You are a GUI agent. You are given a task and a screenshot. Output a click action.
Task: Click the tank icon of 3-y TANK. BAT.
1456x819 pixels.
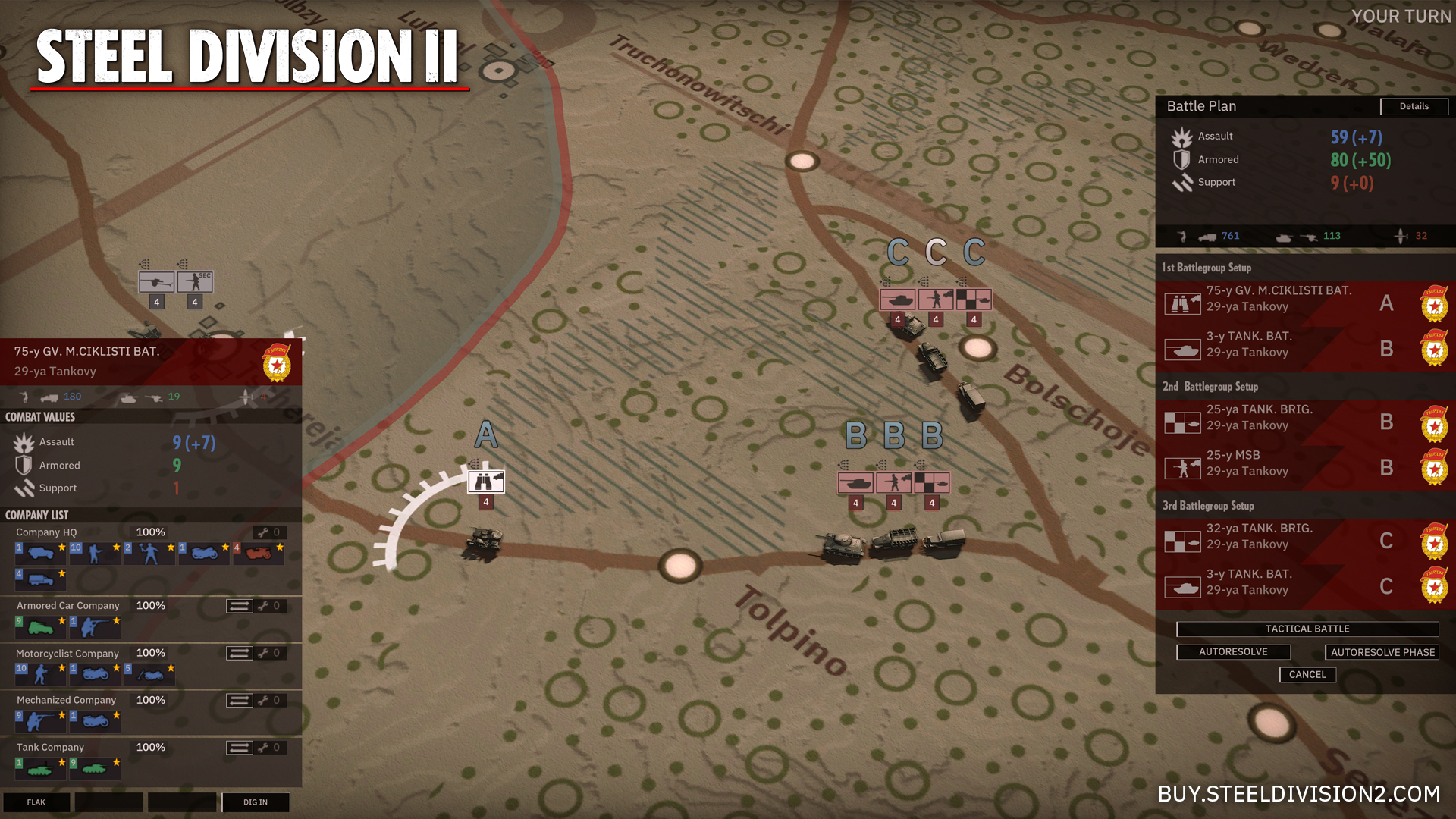(1183, 349)
